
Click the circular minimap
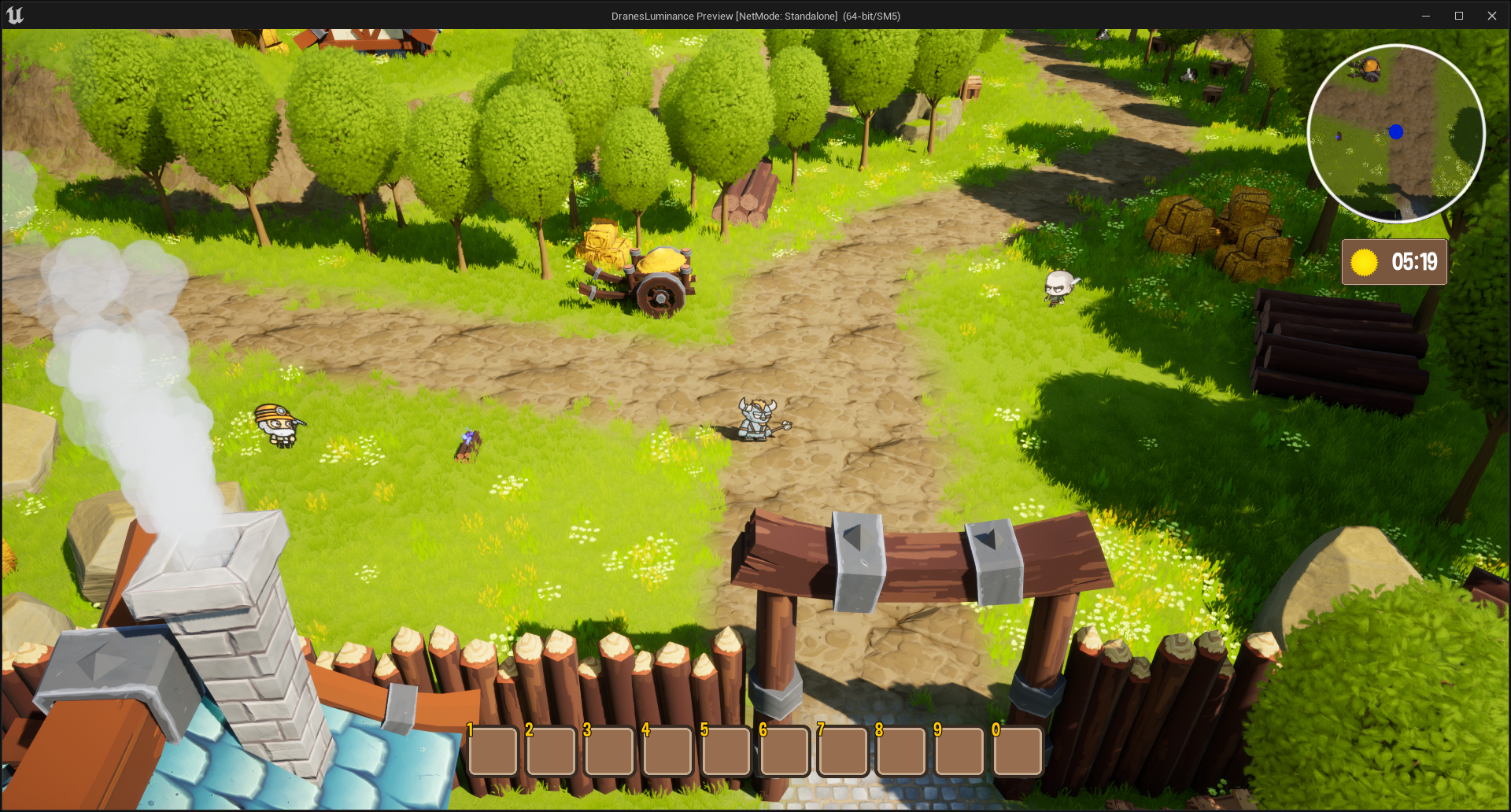pyautogui.click(x=1396, y=134)
